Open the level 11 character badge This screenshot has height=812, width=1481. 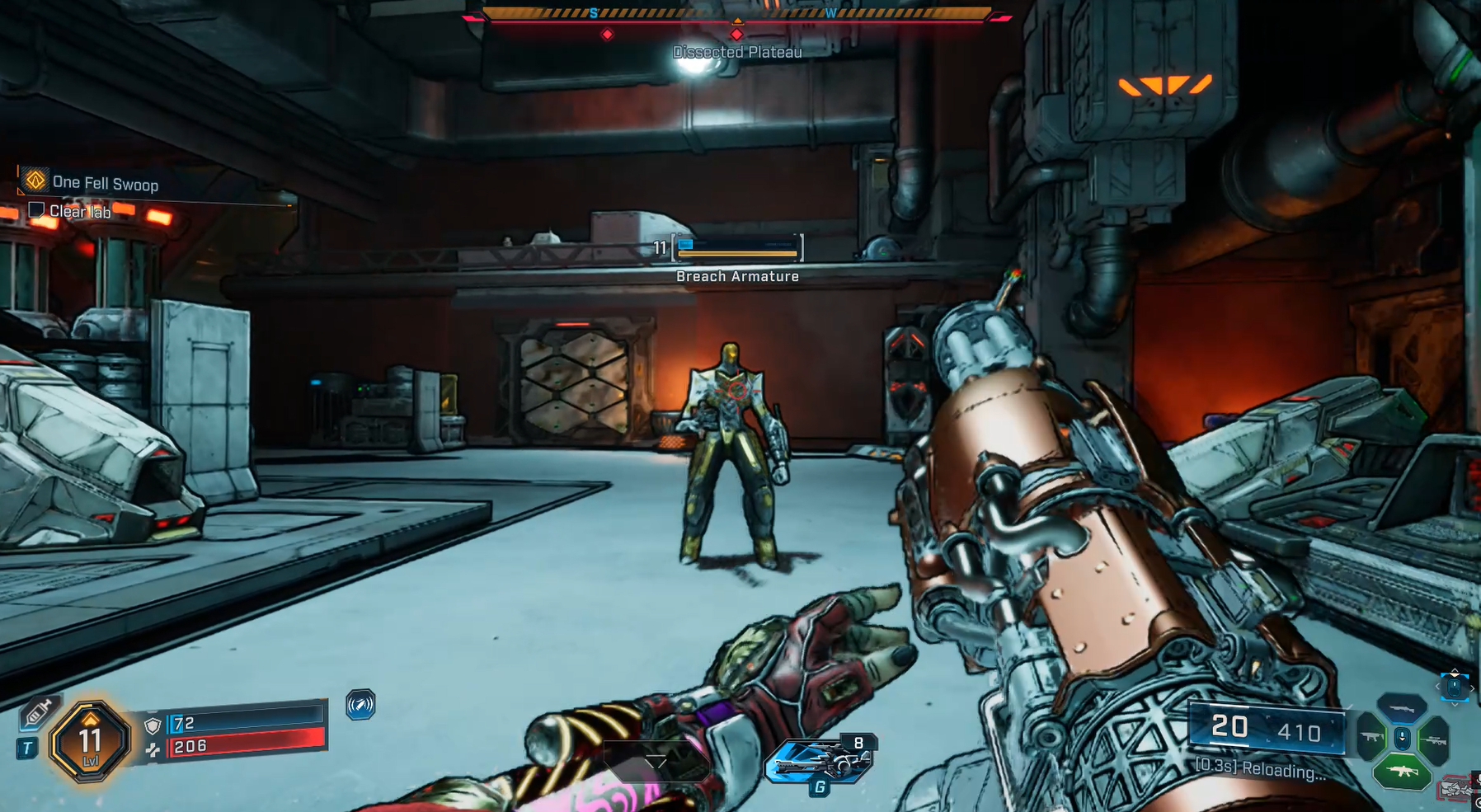(90, 740)
